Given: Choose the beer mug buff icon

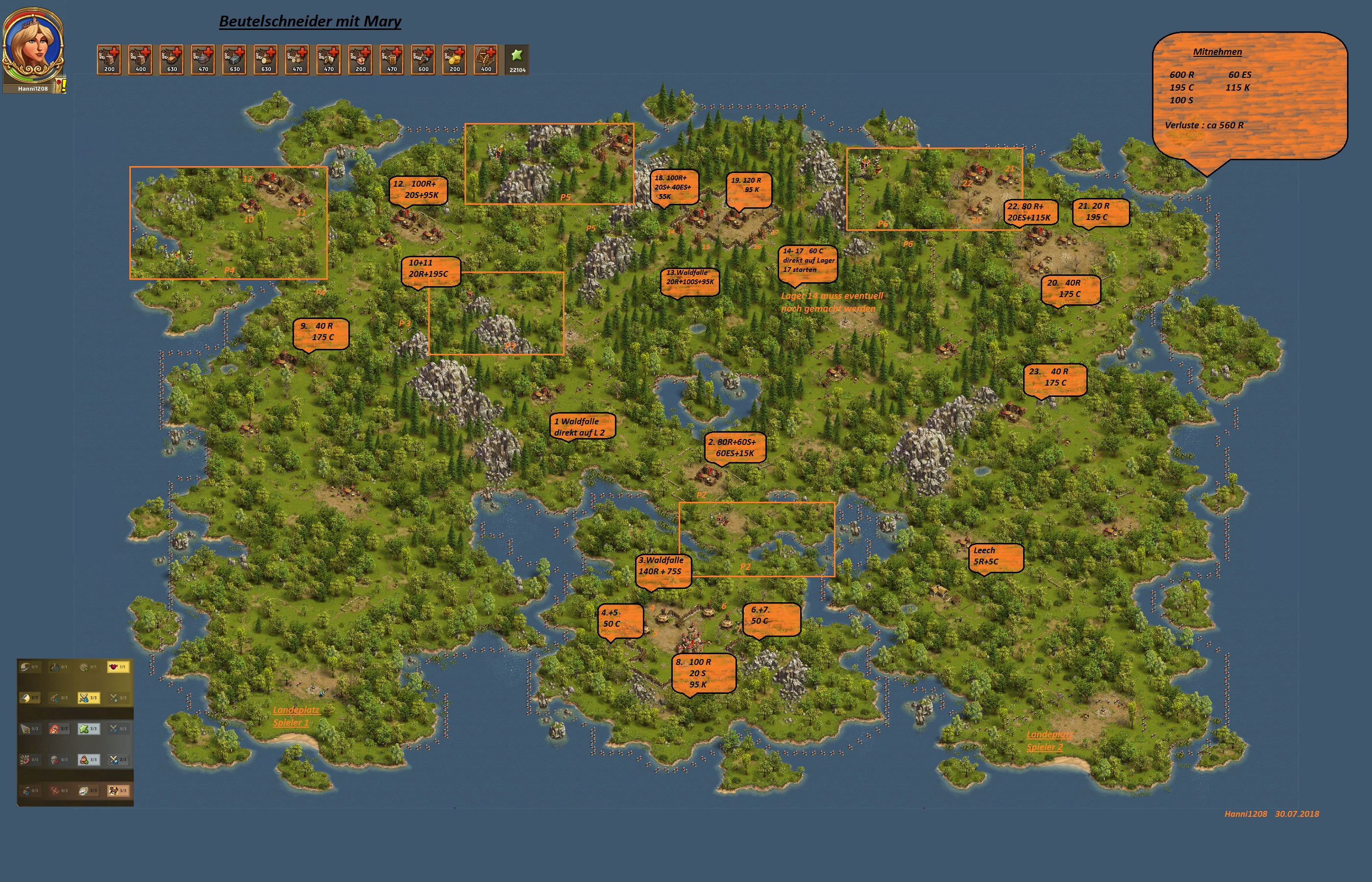Looking at the screenshot, I should pos(392,60).
